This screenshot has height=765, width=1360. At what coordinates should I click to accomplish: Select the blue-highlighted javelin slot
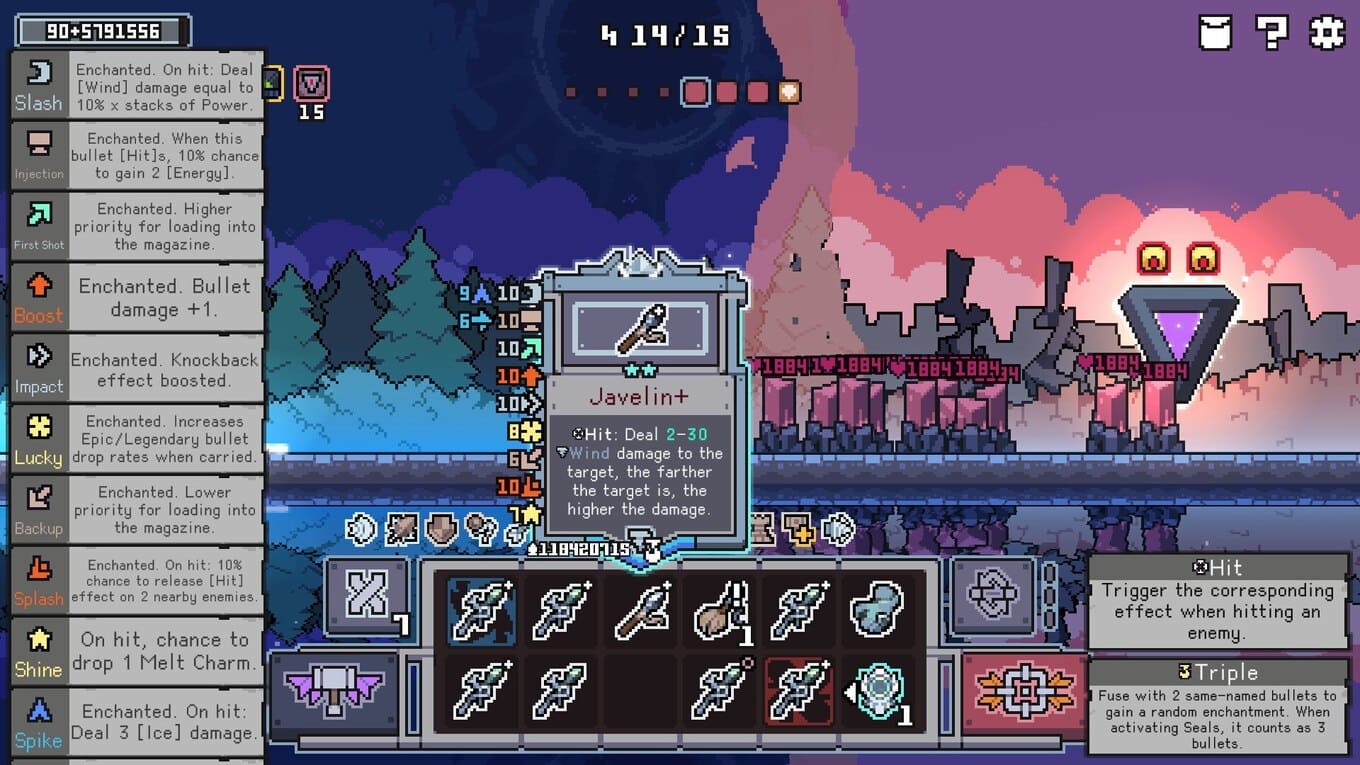[482, 610]
